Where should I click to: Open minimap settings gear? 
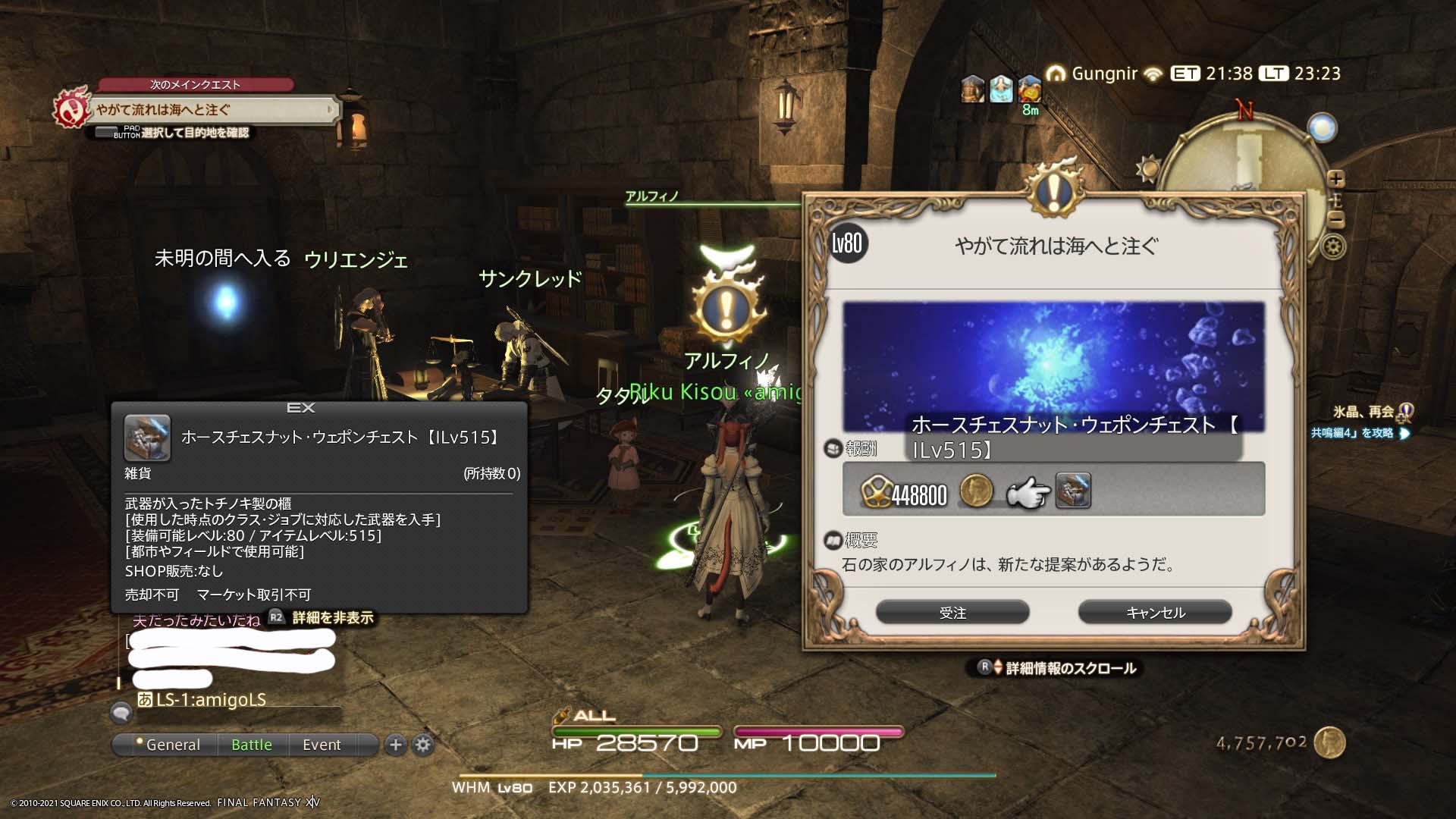click(1334, 247)
